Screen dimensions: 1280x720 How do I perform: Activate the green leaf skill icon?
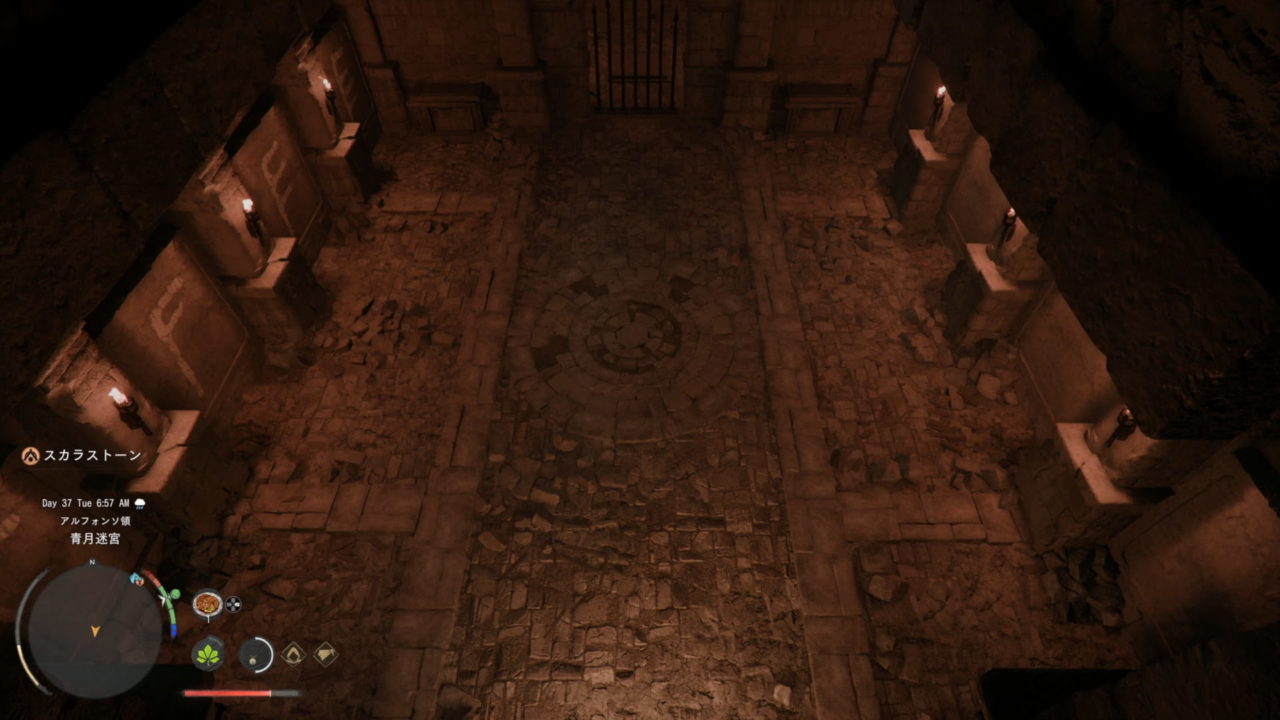pyautogui.click(x=208, y=654)
